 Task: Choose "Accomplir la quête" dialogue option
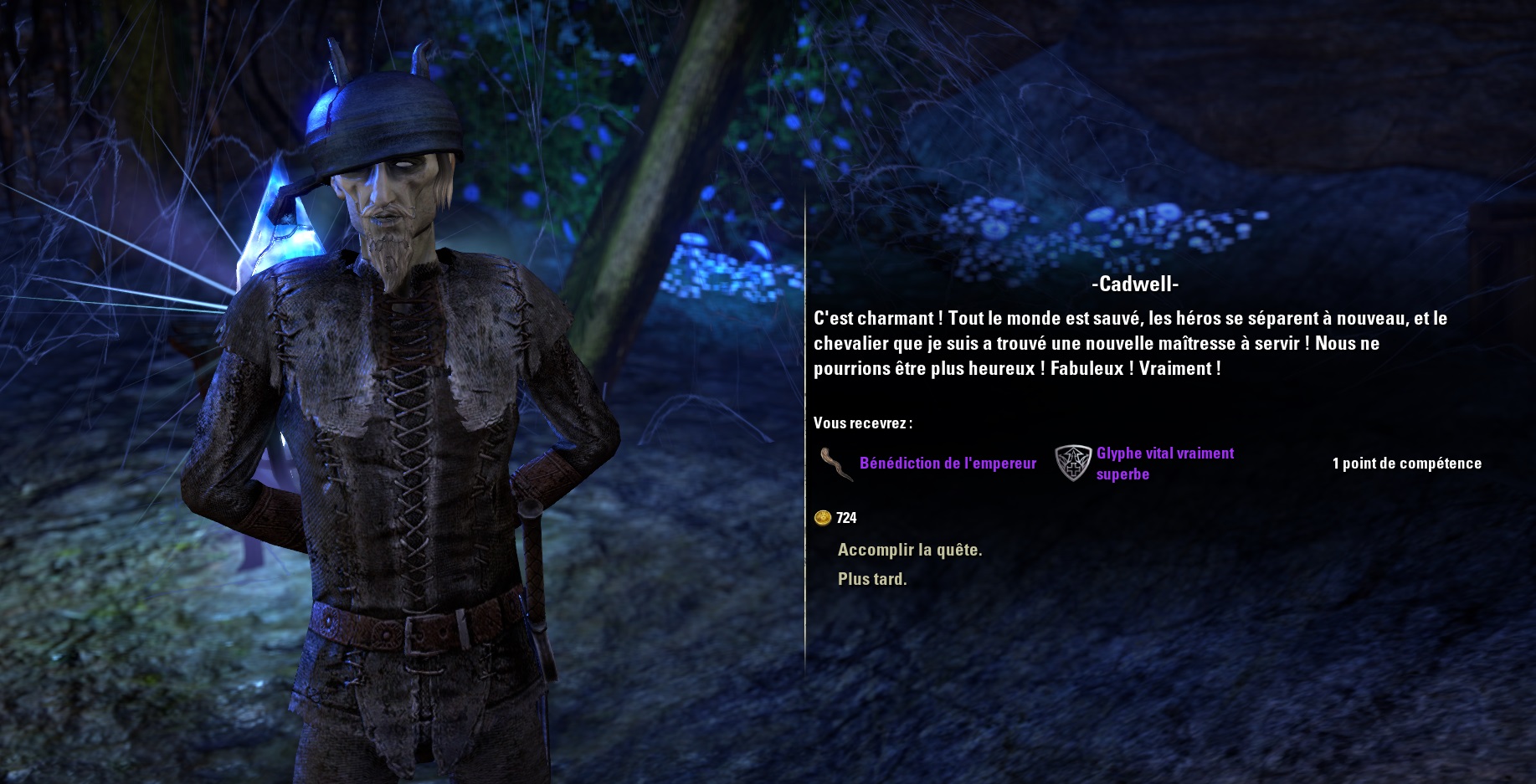coord(909,550)
